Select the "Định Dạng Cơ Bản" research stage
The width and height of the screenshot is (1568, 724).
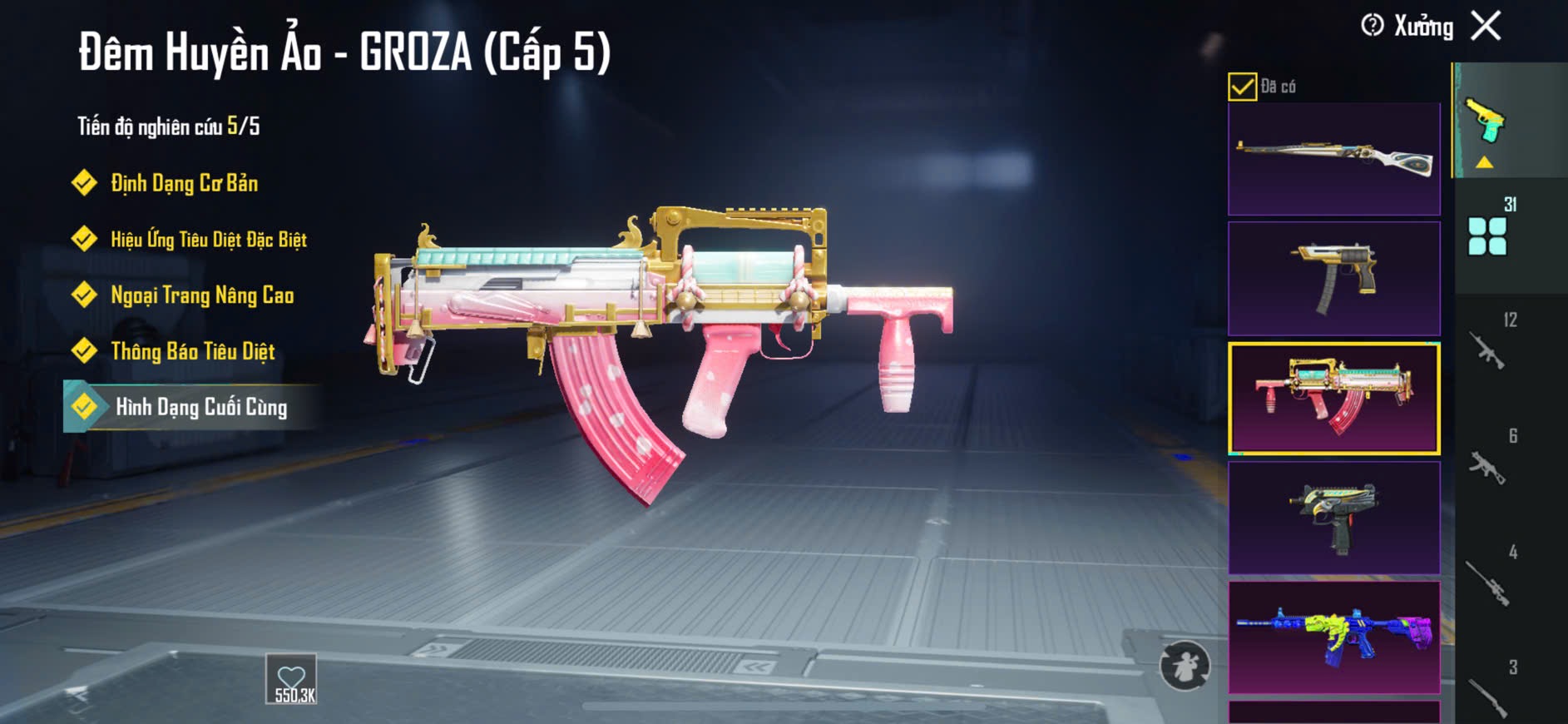[x=184, y=183]
